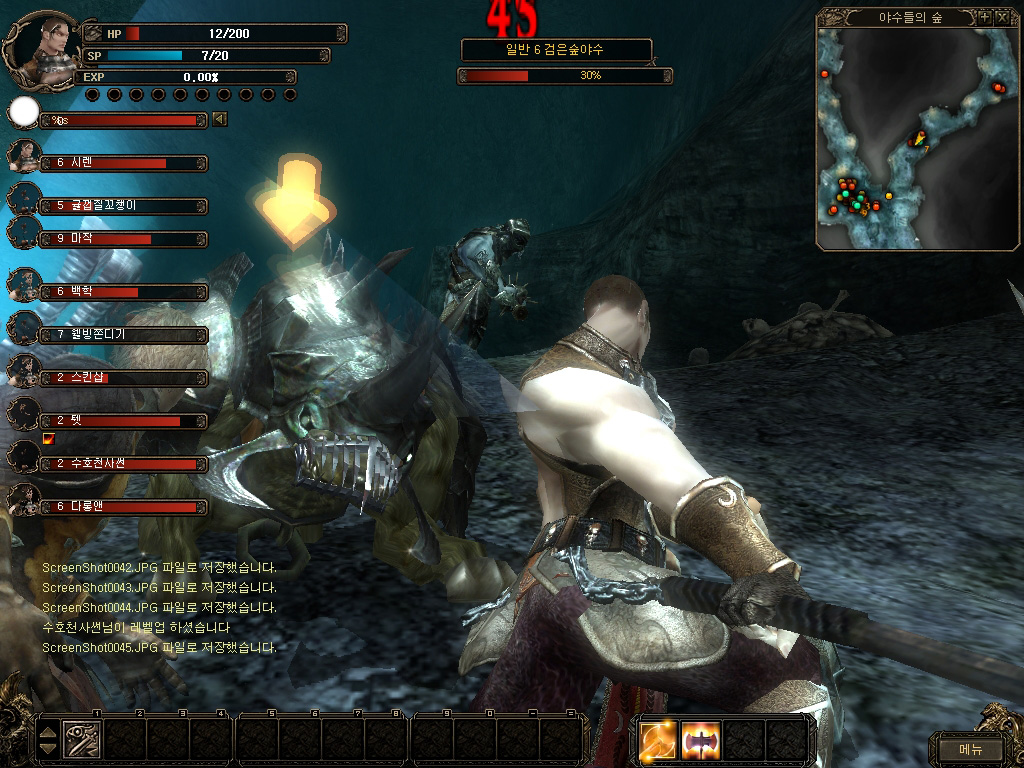Select party member 웰빙쫀디기
Screen dimensions: 1024x768
[x=120, y=335]
